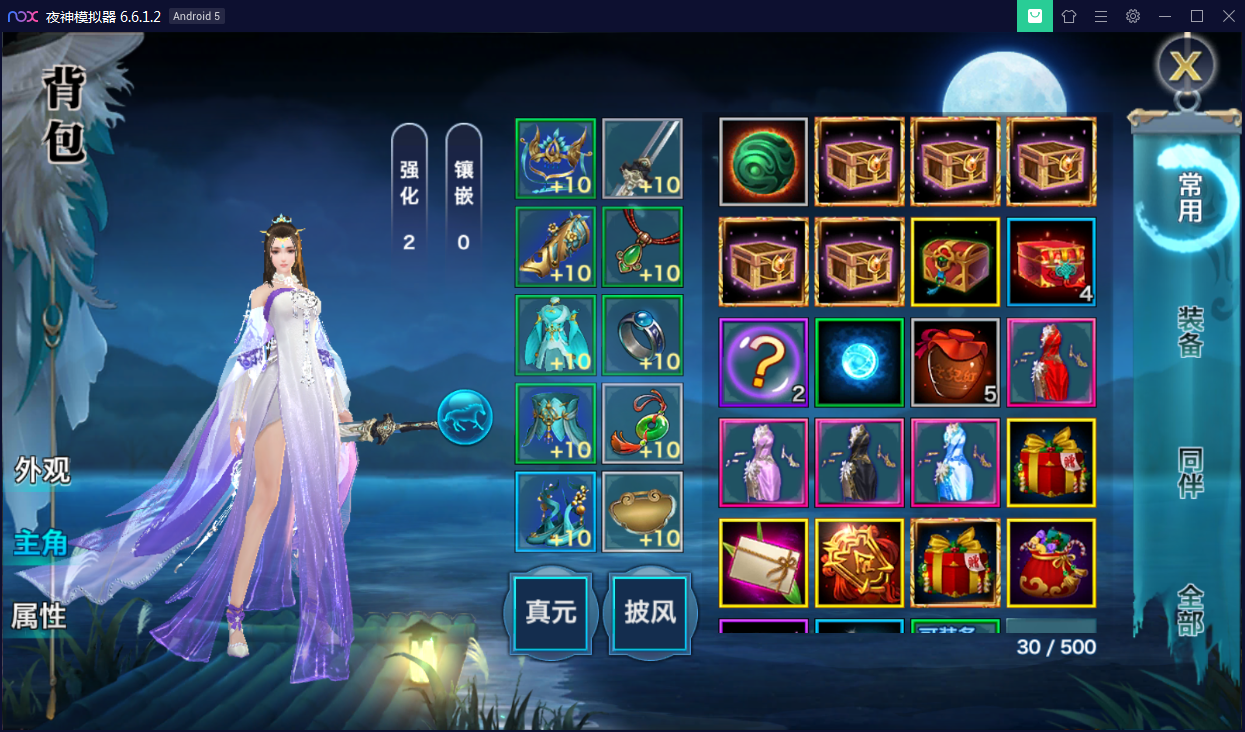Switch to the 外观 appearance view
The image size is (1245, 732).
click(x=42, y=471)
